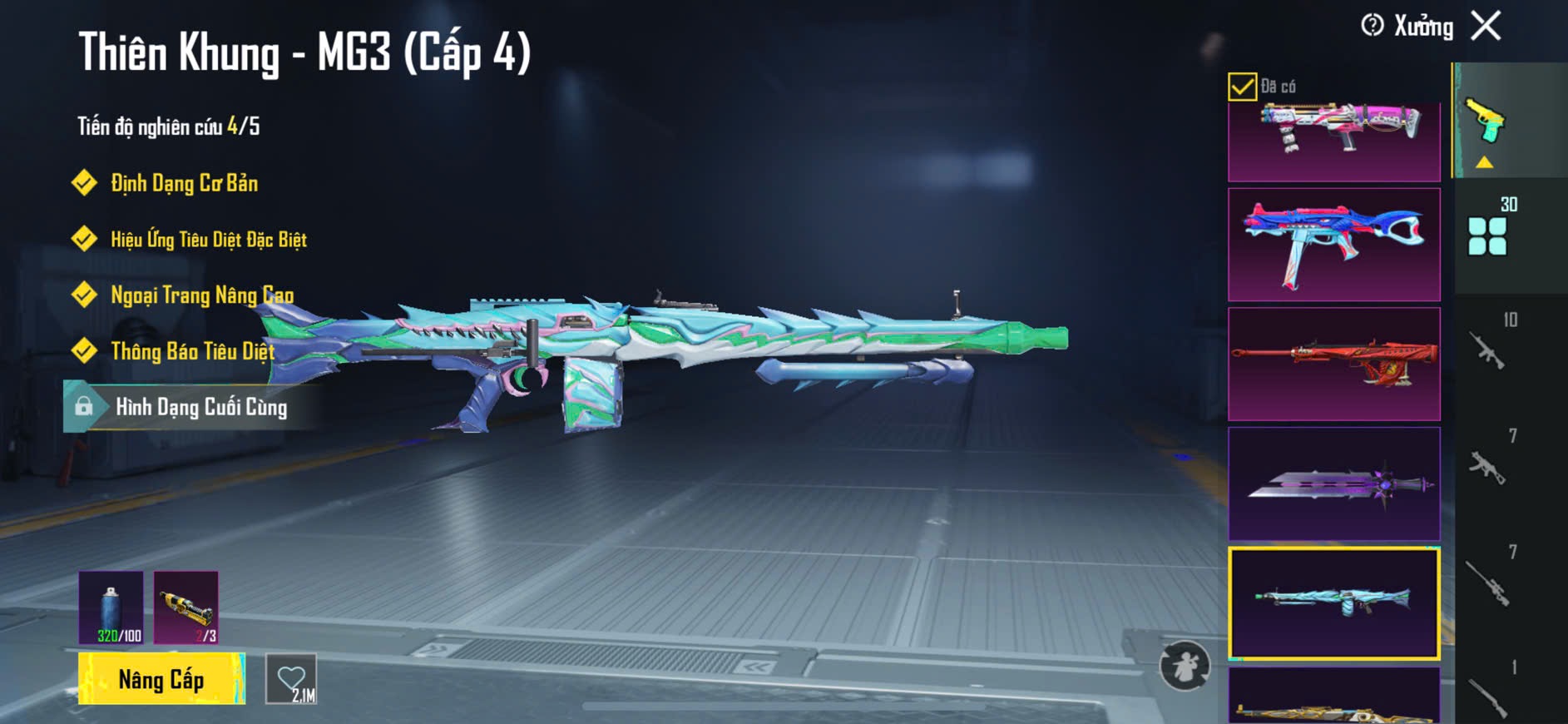Close the workshop screen with the X
The height and width of the screenshot is (724, 1568).
[x=1486, y=26]
